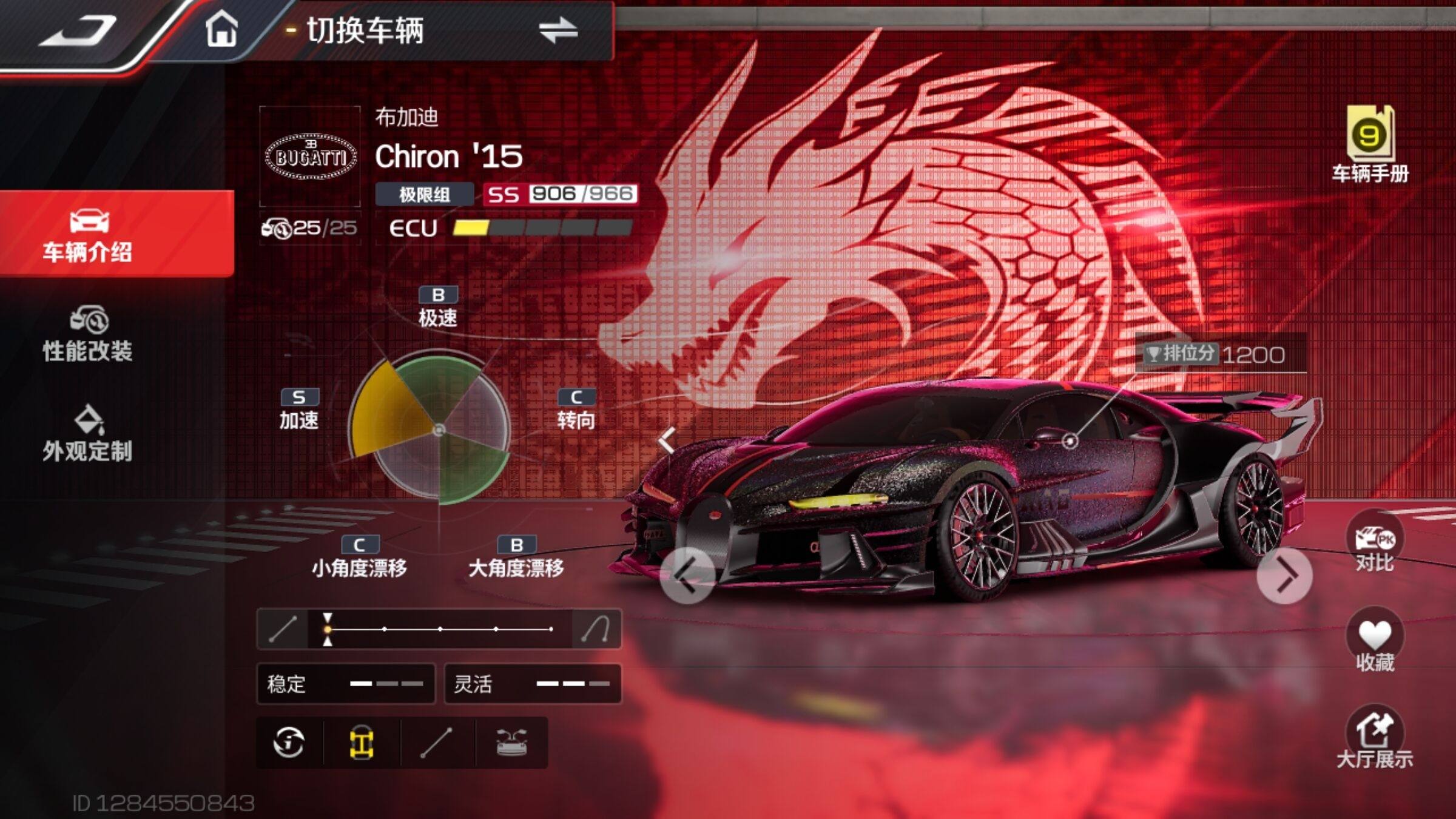Click the 灵活 agility setting
1456x819 pixels.
coord(533,684)
